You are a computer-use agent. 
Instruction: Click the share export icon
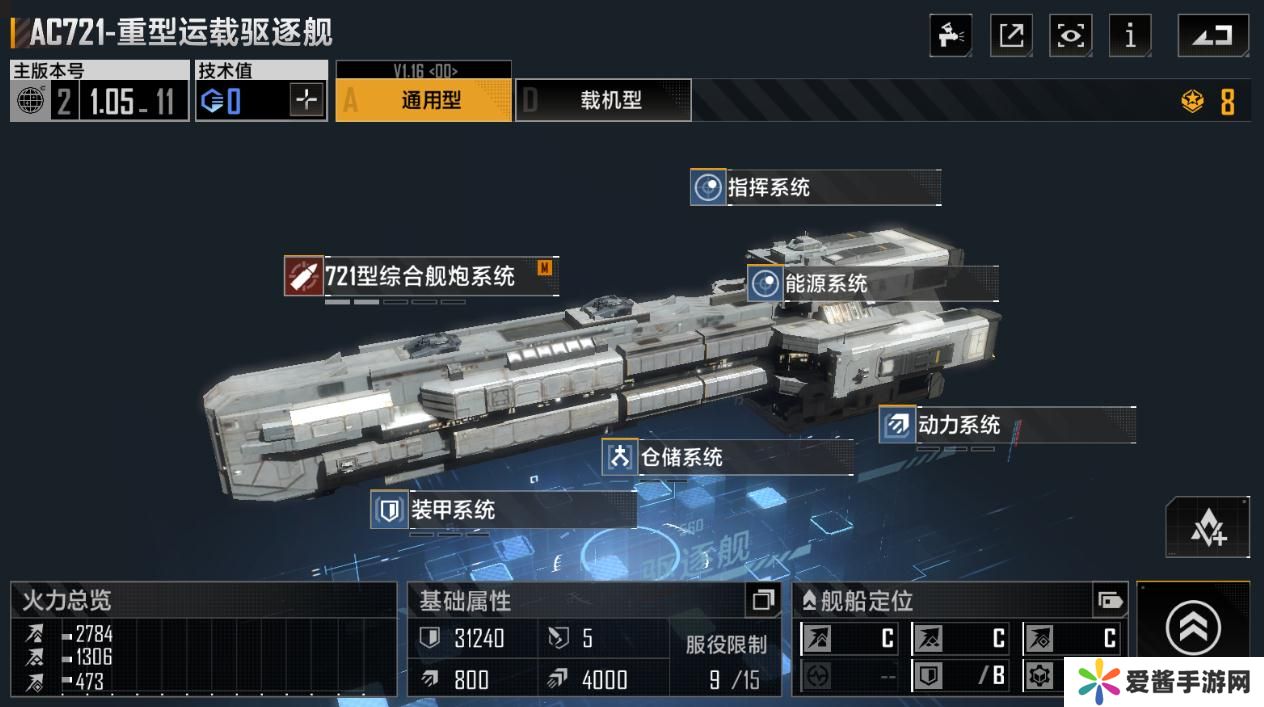1011,36
